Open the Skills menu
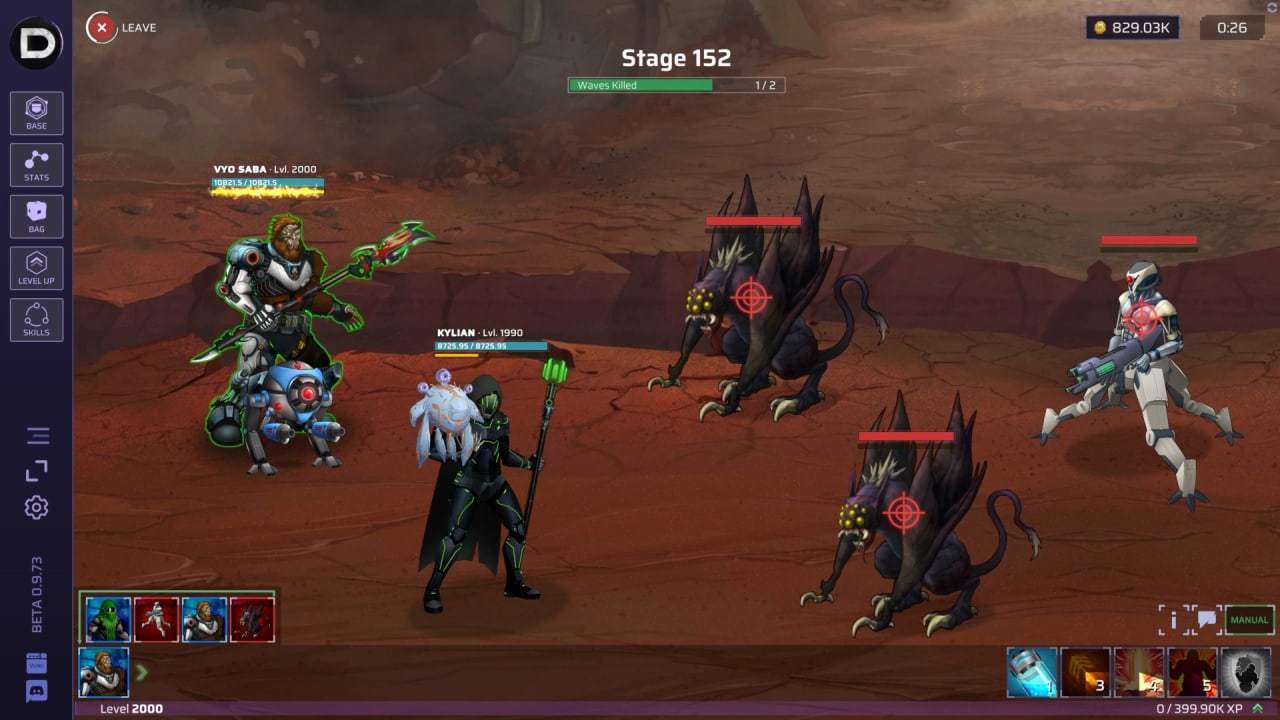1280x720 pixels. (x=37, y=320)
